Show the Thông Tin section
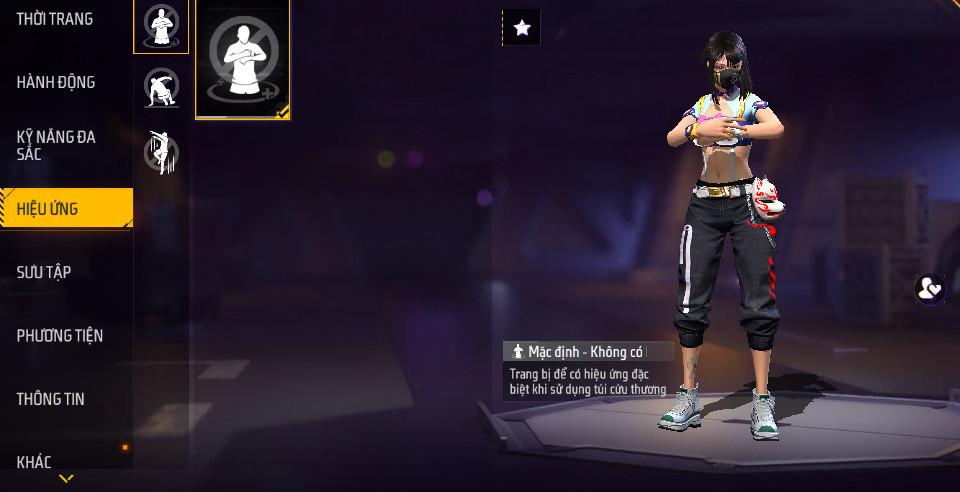Viewport: 960px width, 492px height. click(50, 399)
